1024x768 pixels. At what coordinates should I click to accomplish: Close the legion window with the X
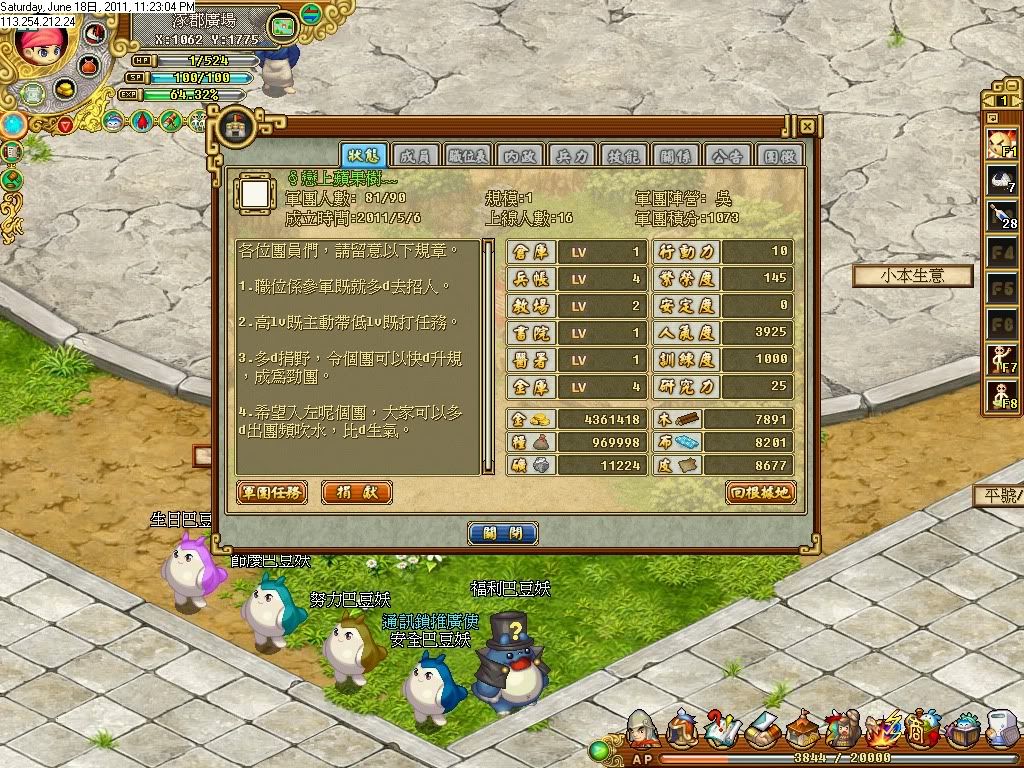(806, 127)
